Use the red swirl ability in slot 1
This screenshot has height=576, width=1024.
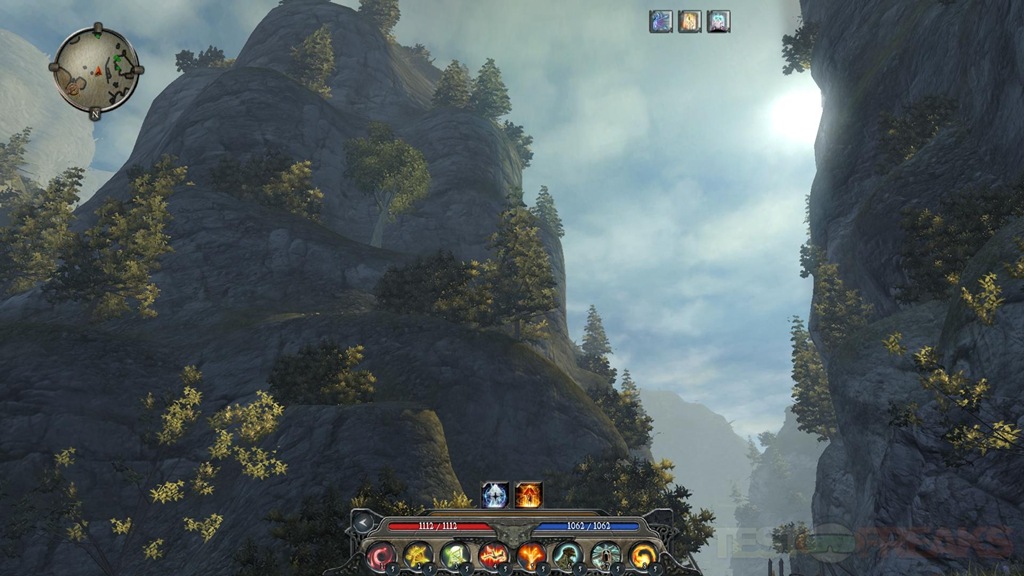pyautogui.click(x=381, y=555)
